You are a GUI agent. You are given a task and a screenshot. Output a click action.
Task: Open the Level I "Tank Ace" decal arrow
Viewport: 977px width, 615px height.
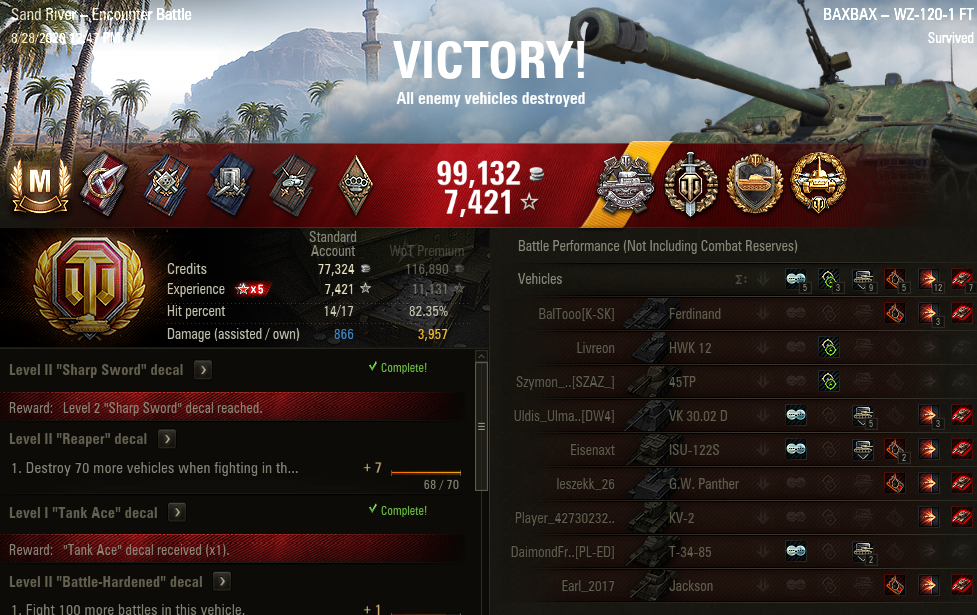click(176, 513)
